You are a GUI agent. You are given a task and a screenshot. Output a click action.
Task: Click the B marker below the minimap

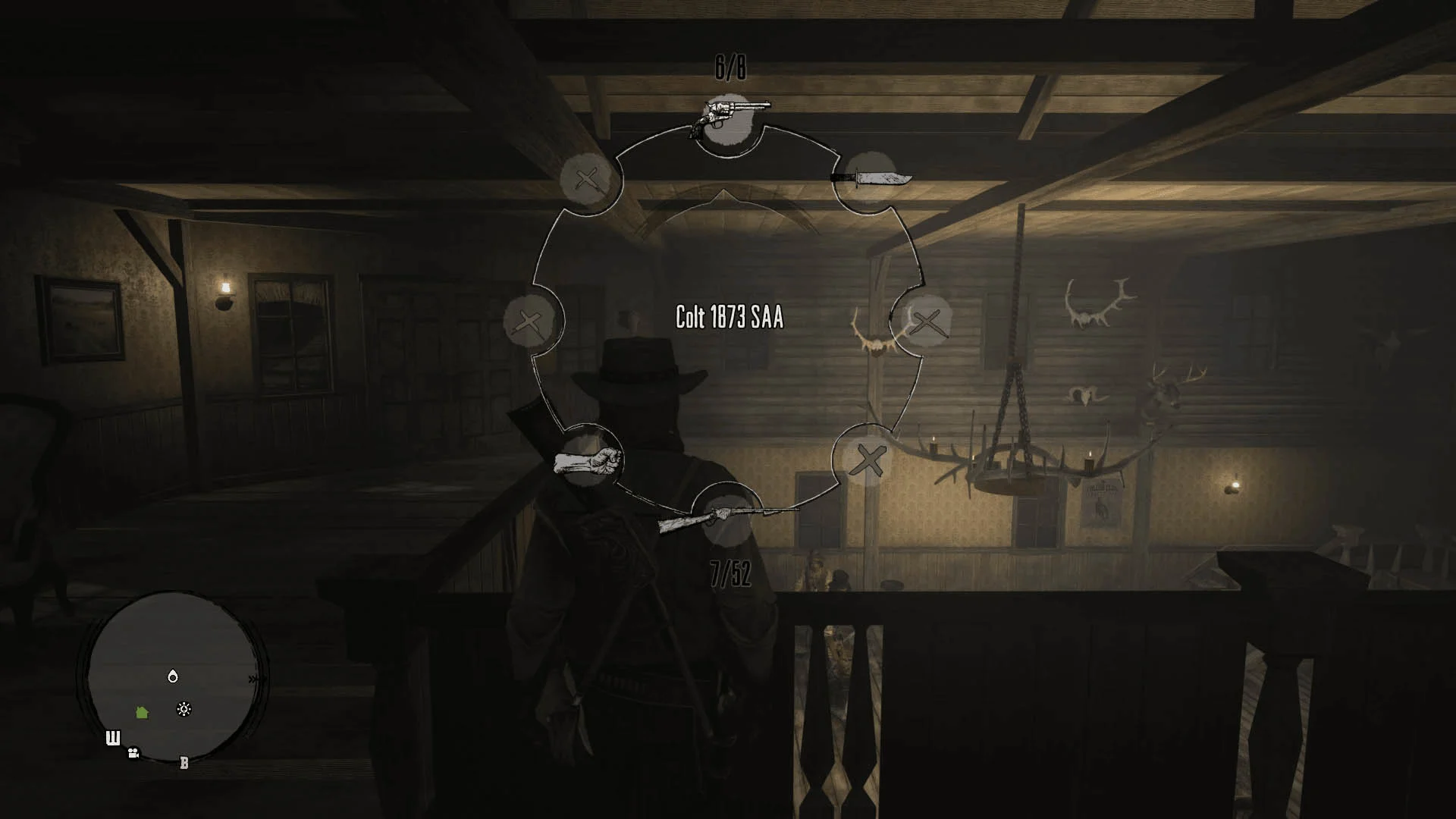[184, 762]
